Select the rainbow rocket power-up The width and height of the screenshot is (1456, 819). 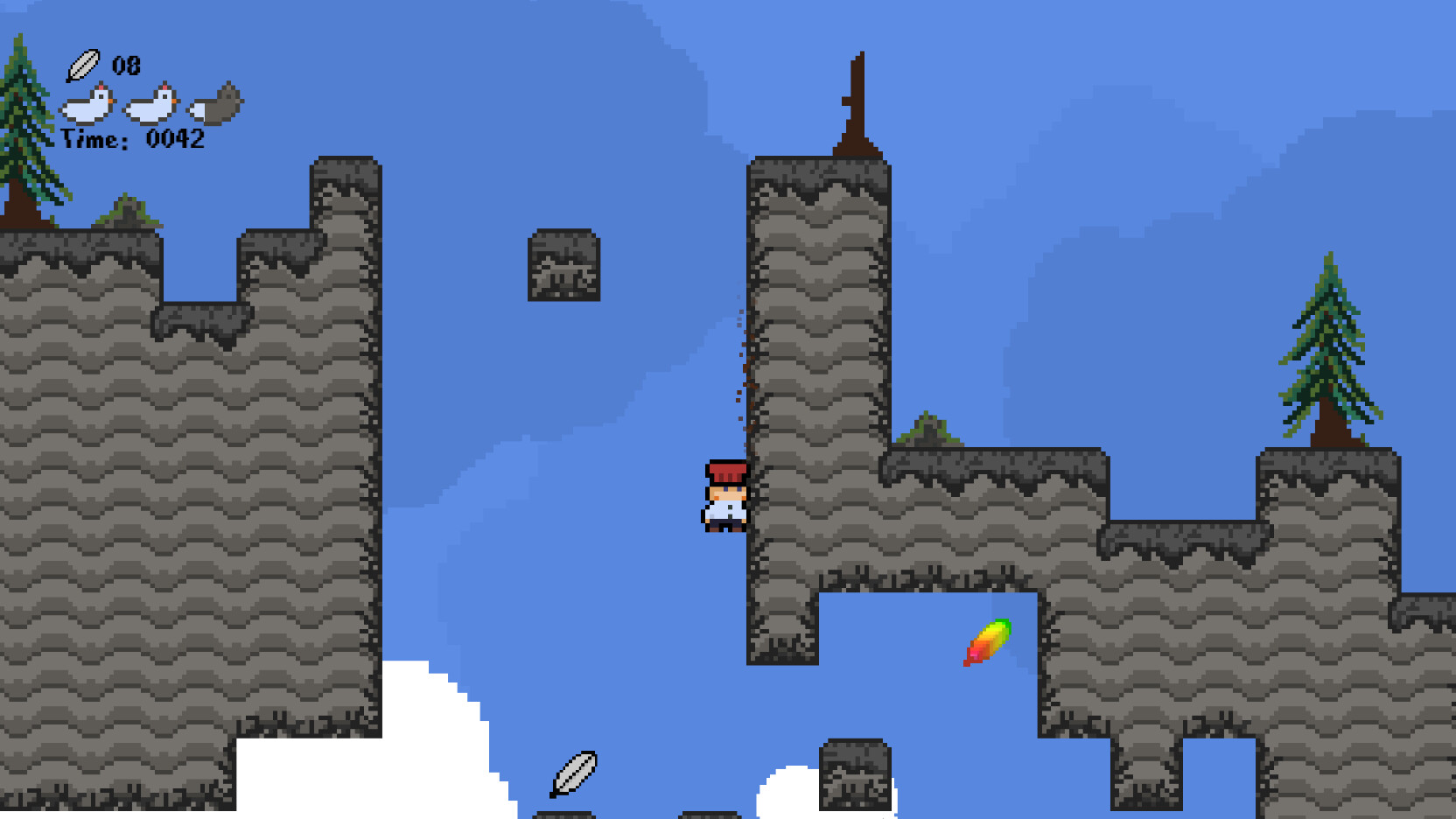tap(987, 645)
